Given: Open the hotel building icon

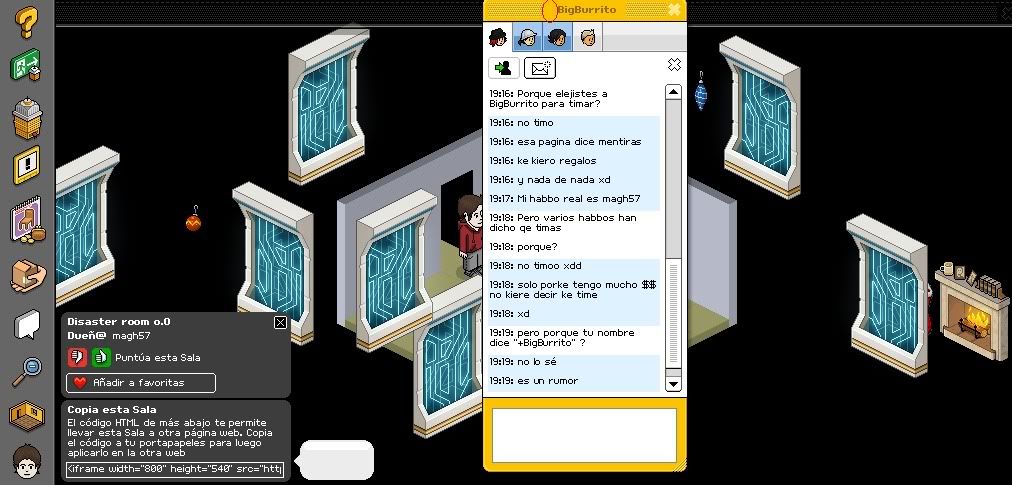Looking at the screenshot, I should click(27, 117).
